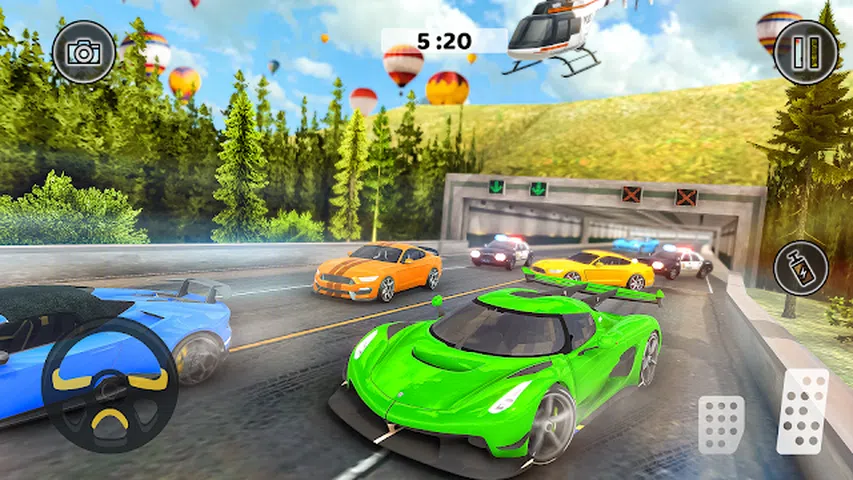The width and height of the screenshot is (853, 480).
Task: Tap the camera view button
Action: (x=84, y=51)
